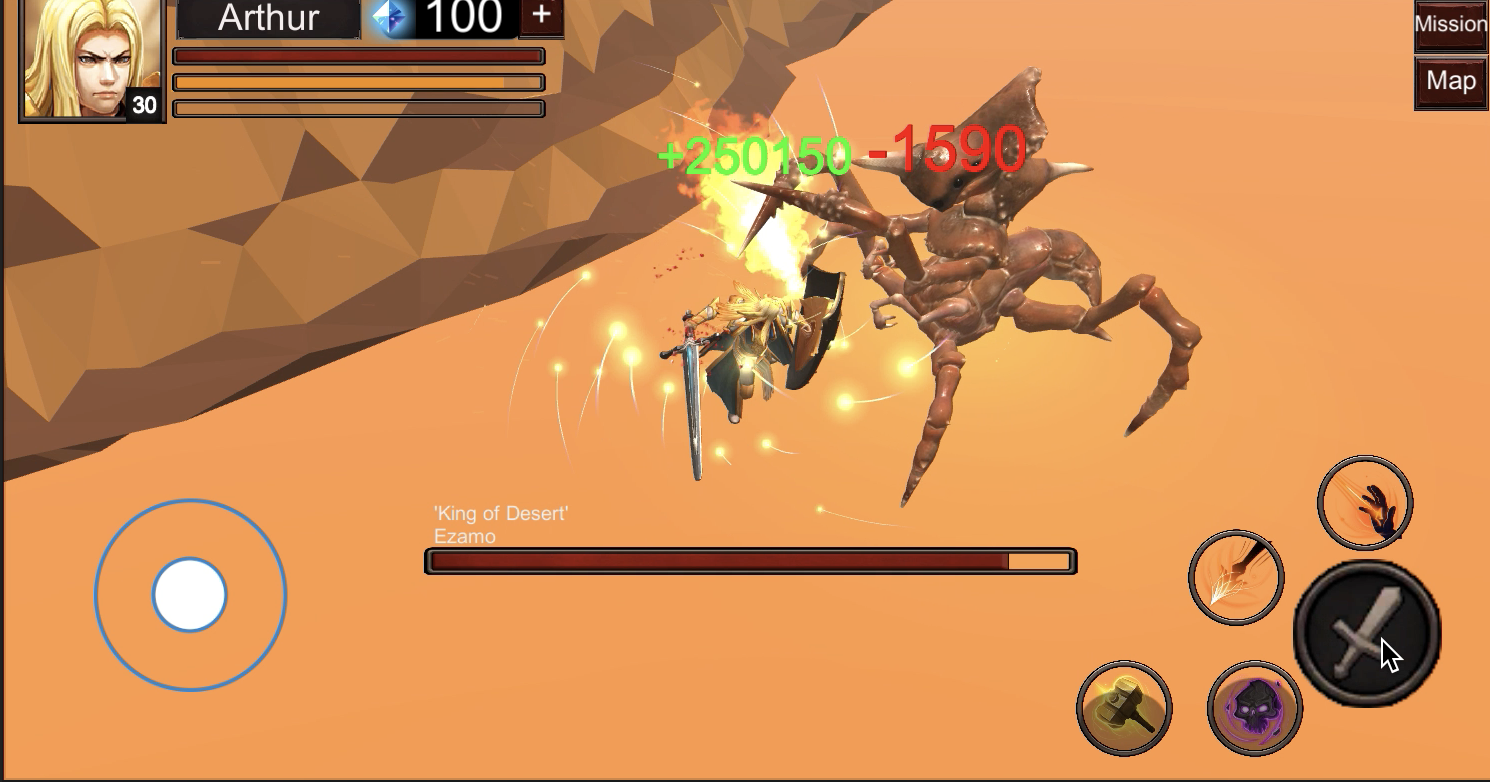
Task: Open the Map
Action: [x=1451, y=82]
